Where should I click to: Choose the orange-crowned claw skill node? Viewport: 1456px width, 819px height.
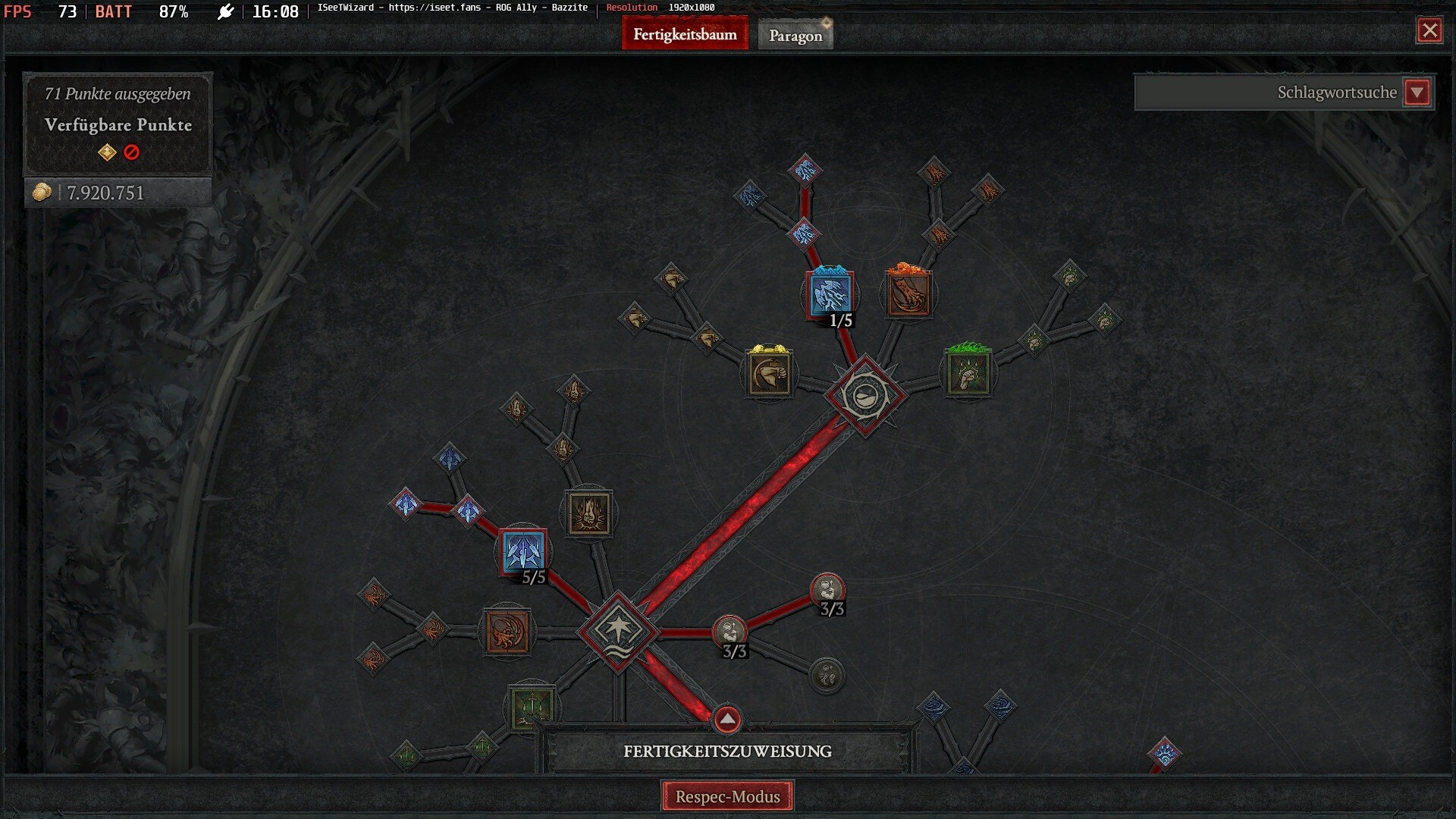point(908,294)
